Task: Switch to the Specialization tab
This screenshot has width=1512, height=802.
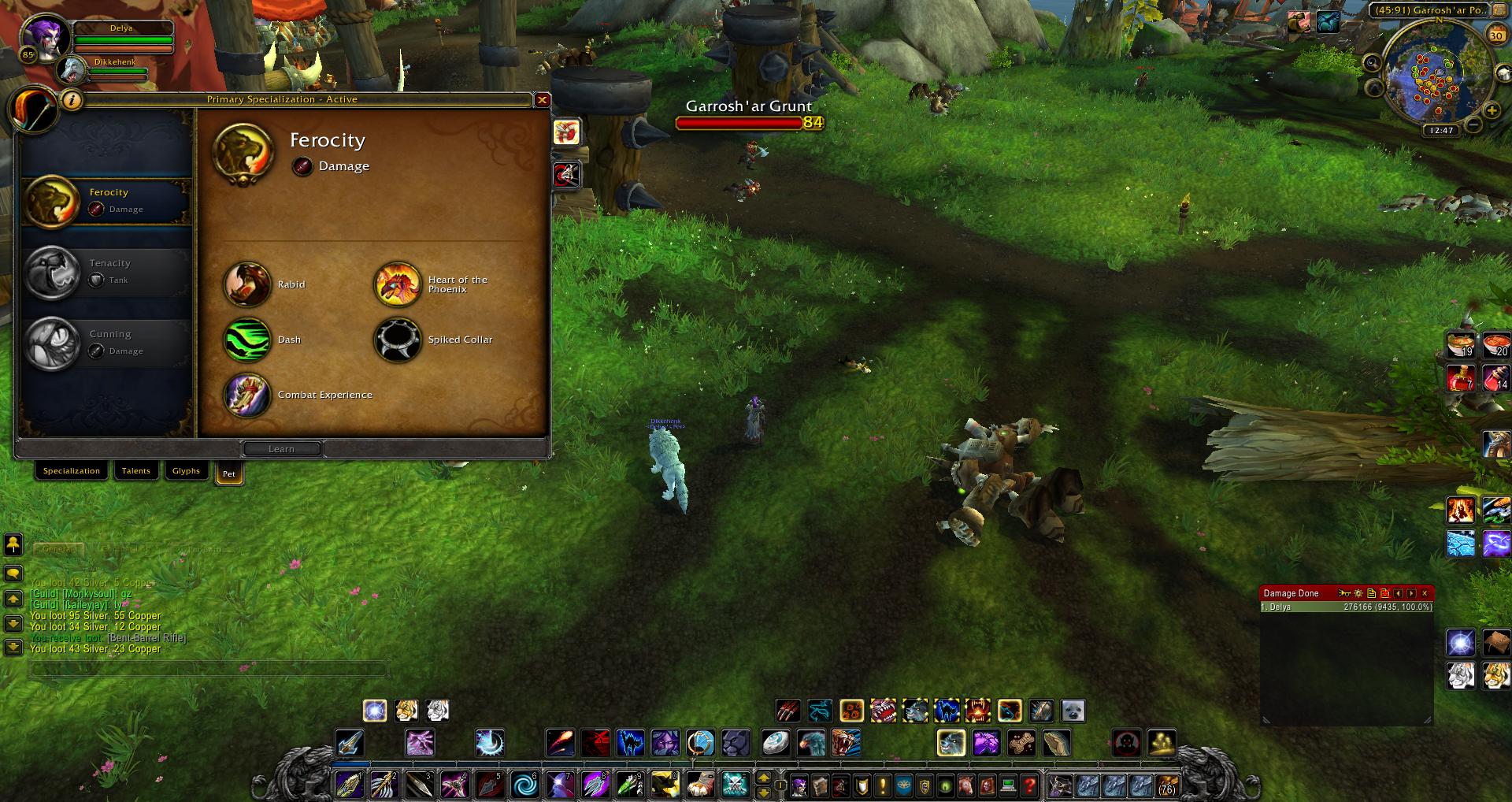Action: tap(71, 471)
